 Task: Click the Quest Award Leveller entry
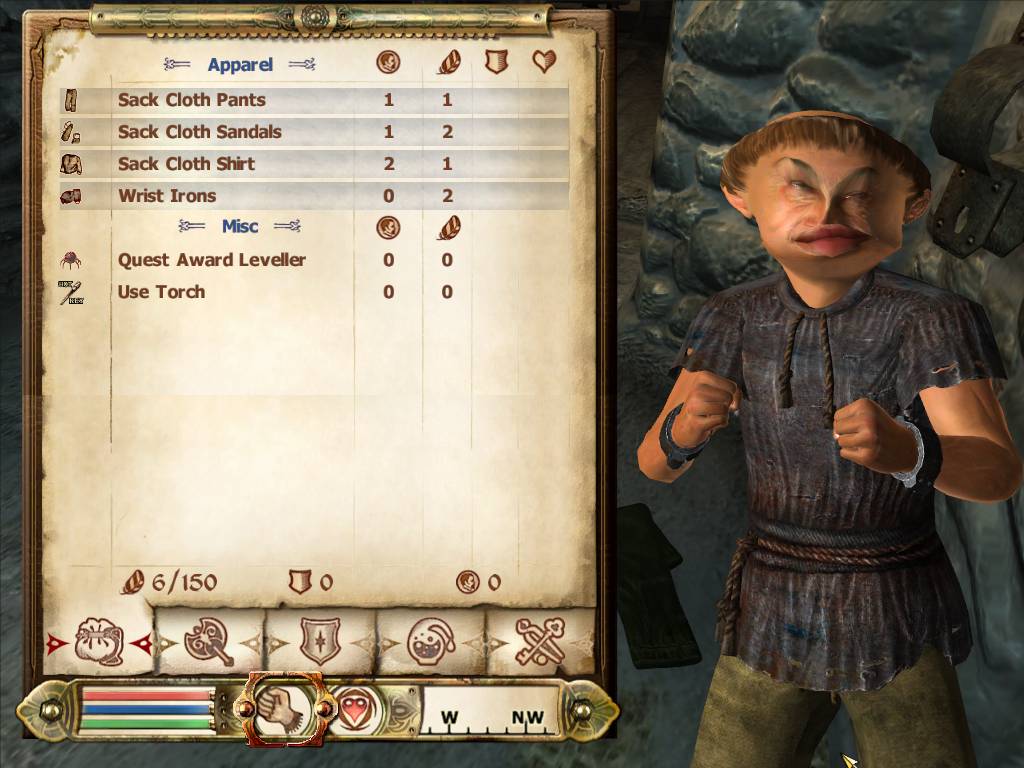212,260
